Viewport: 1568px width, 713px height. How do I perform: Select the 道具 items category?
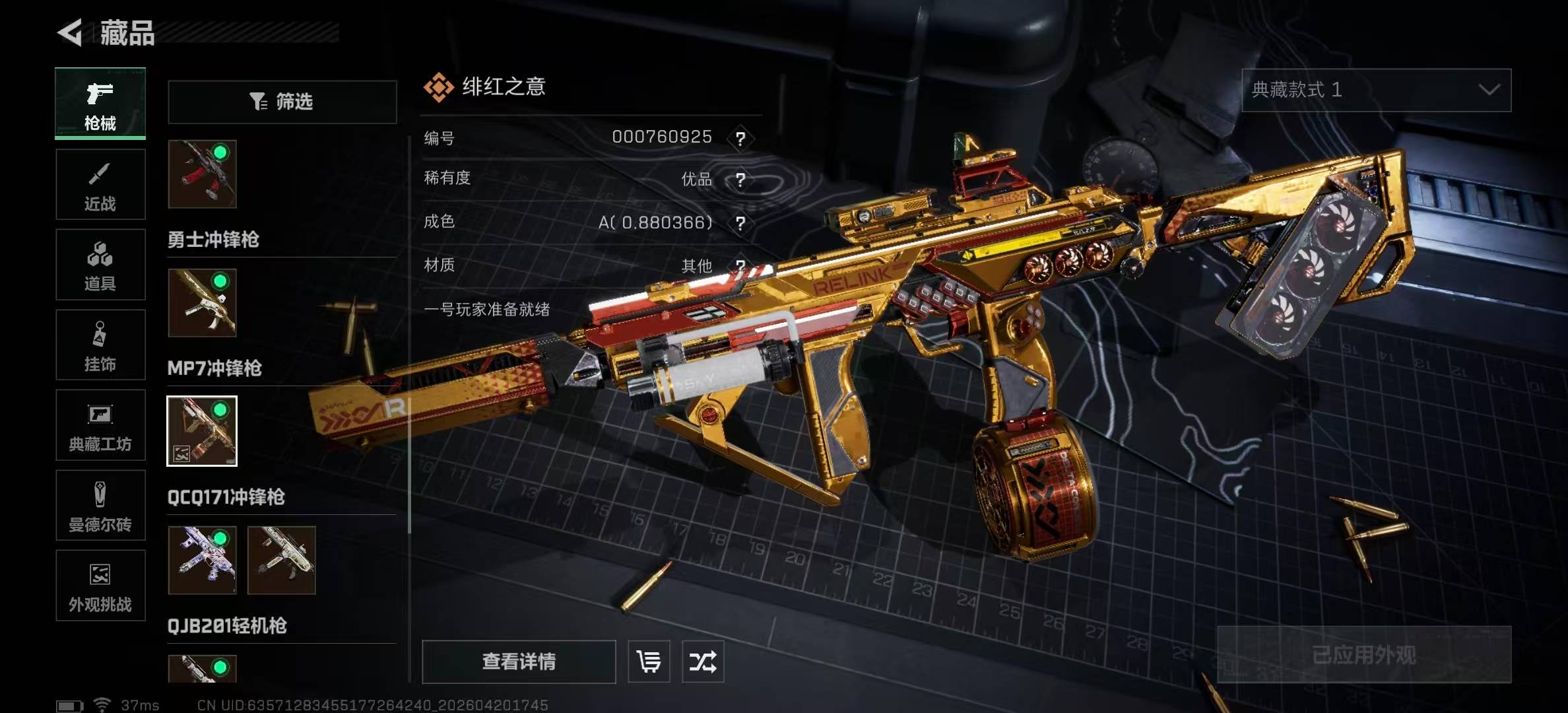(100, 265)
